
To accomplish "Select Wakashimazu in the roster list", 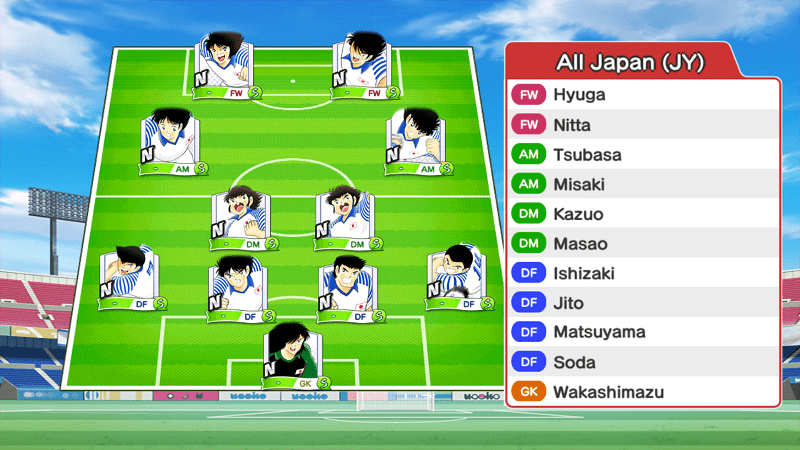I will click(642, 392).
